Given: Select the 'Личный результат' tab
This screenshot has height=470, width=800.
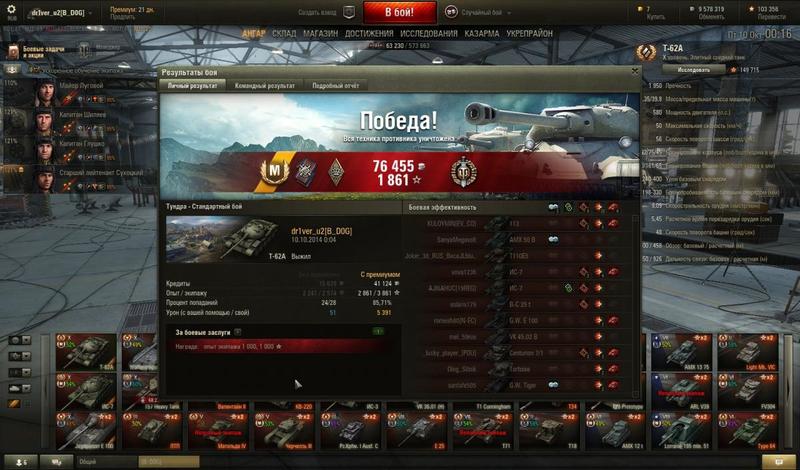Looking at the screenshot, I should pos(193,86).
